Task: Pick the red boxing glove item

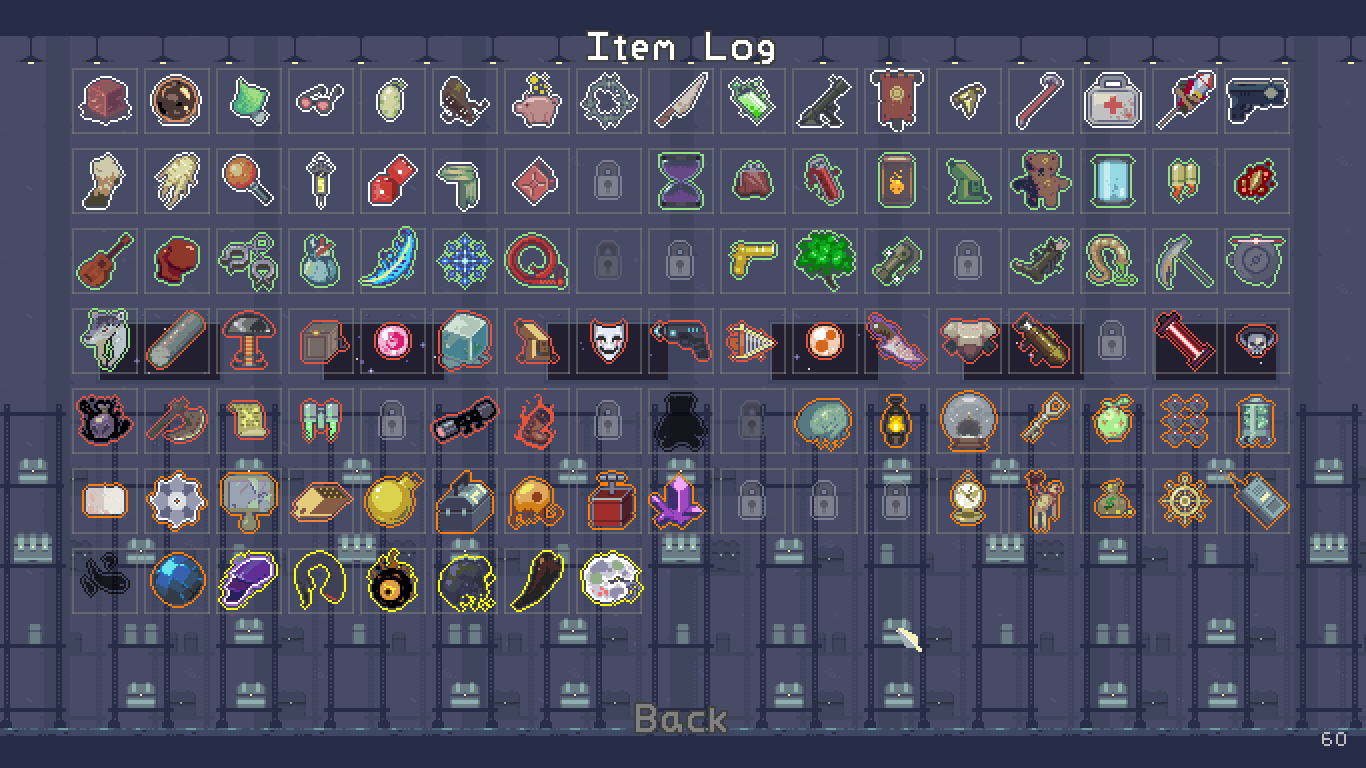Action: point(176,261)
